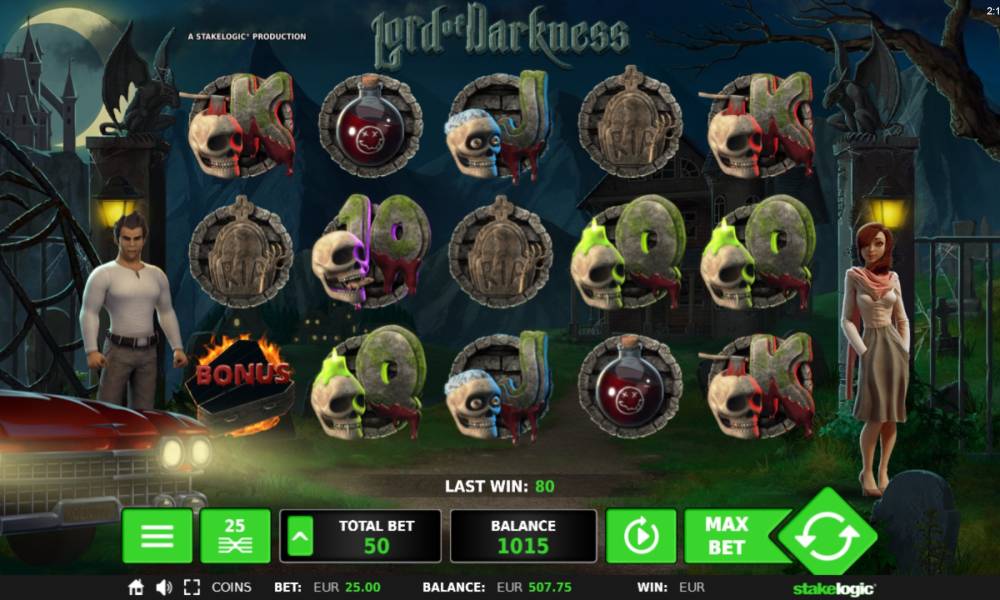The image size is (1000, 600).
Task: Start autoplay with the circular play button
Action: tap(640, 537)
